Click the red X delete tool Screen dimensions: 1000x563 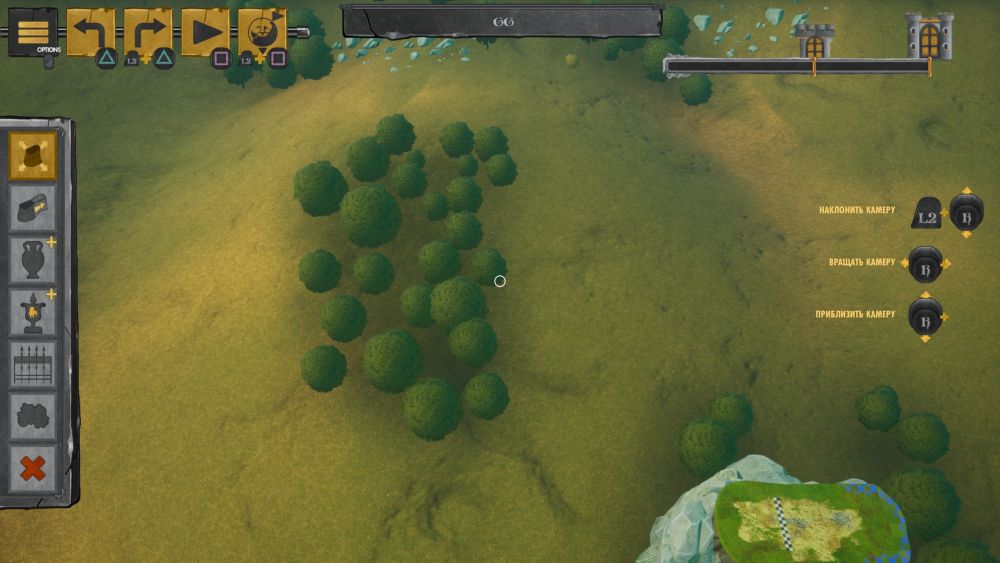(x=34, y=469)
